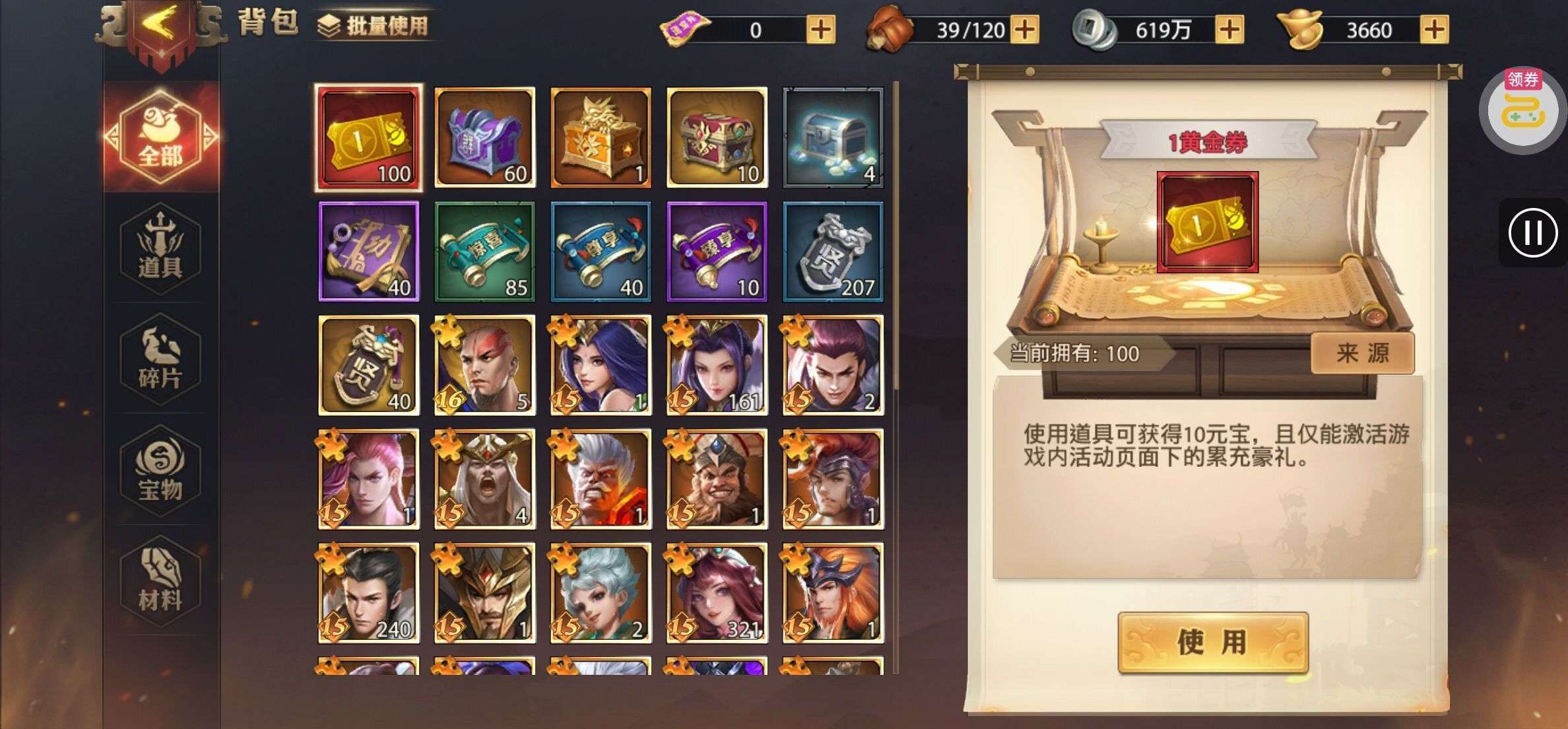Select the gold ticket slot with 100
Image resolution: width=1568 pixels, height=729 pixels.
point(369,137)
